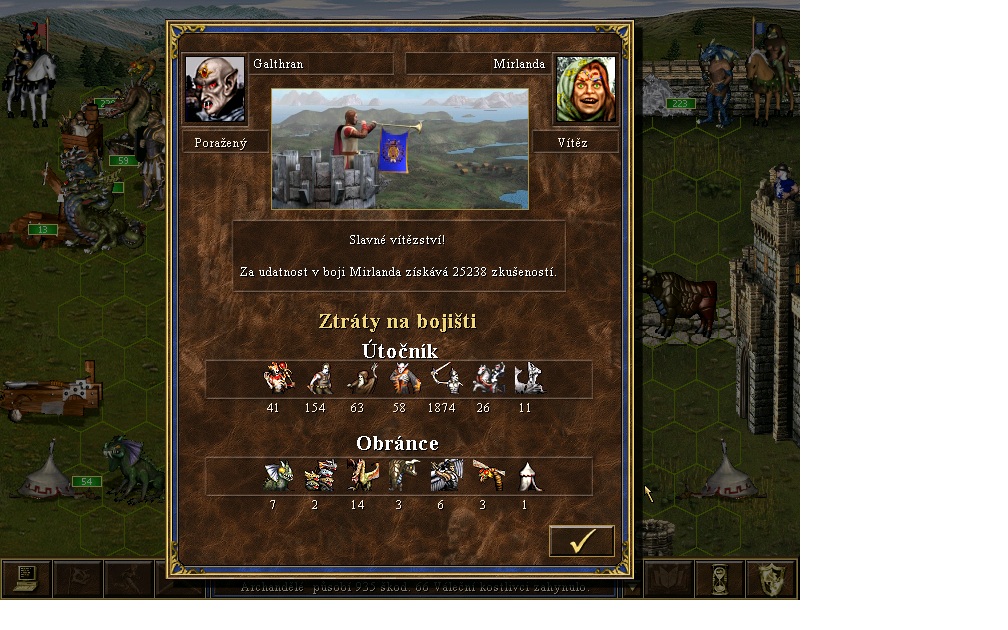Click Mirlanda's hero portrait
The height and width of the screenshot is (630, 1008).
tap(585, 90)
